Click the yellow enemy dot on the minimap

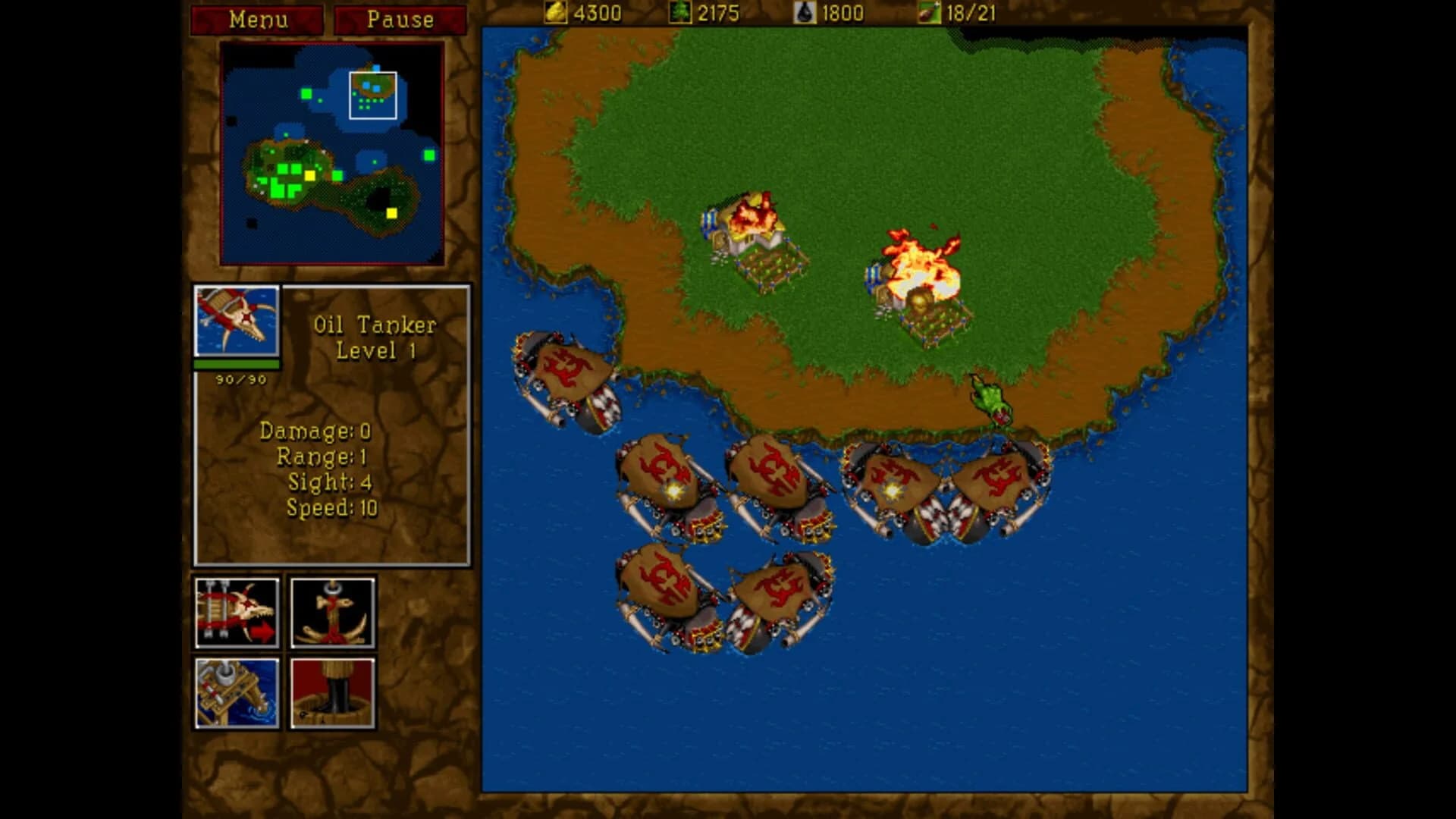[x=391, y=214]
